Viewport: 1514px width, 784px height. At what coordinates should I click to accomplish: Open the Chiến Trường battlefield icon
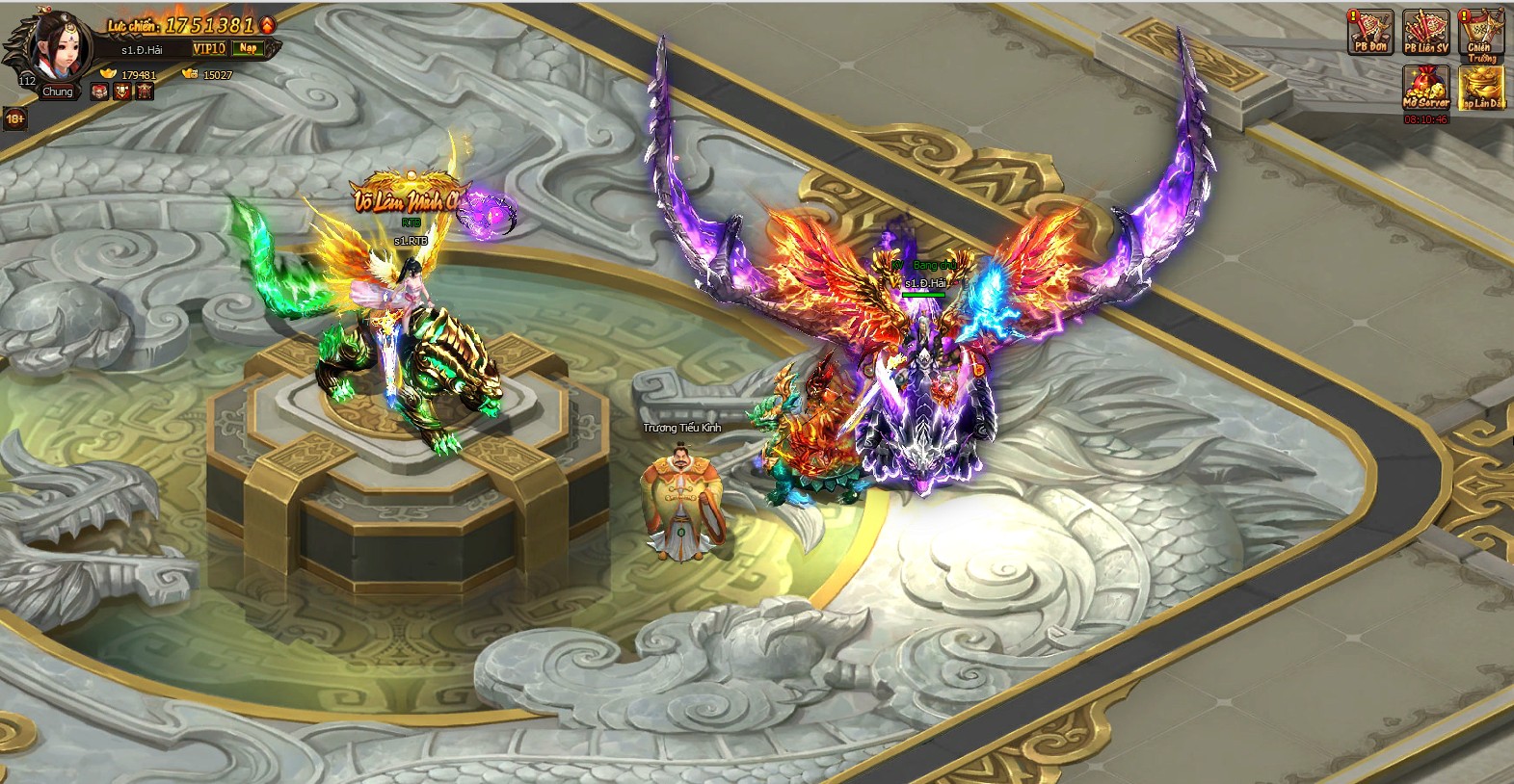pyautogui.click(x=1481, y=31)
